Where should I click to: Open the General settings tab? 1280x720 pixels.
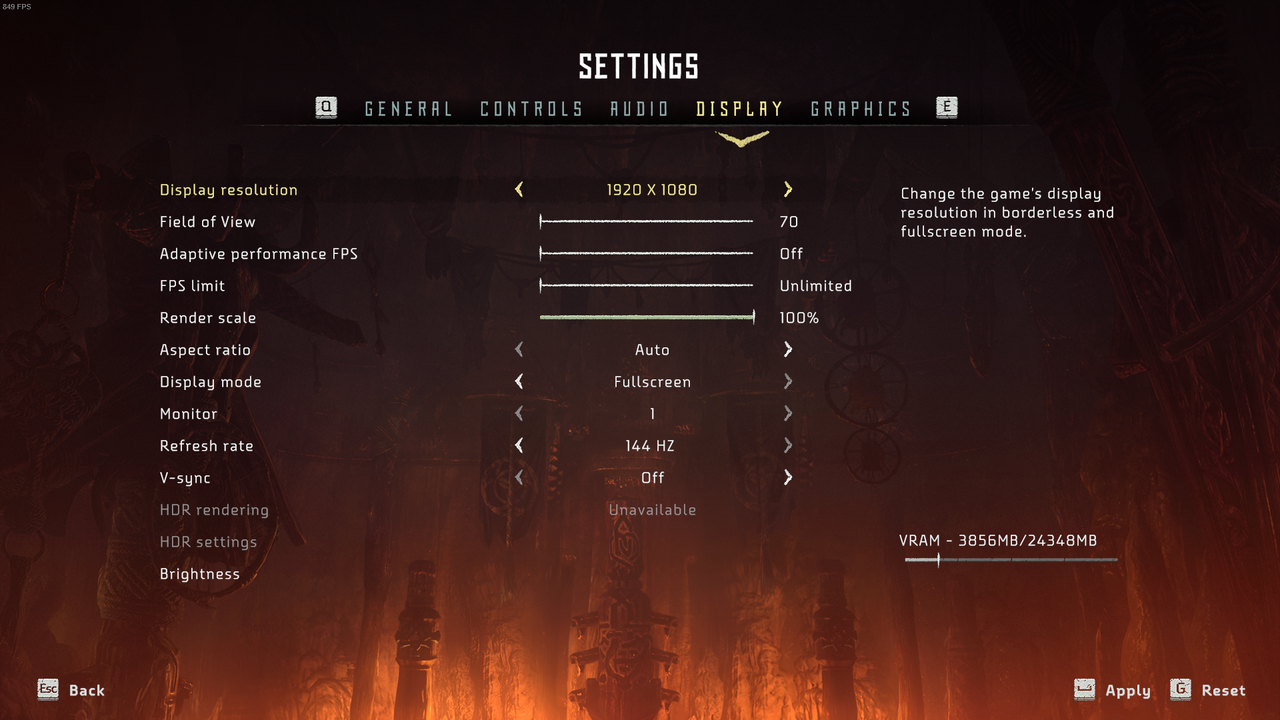pos(408,109)
